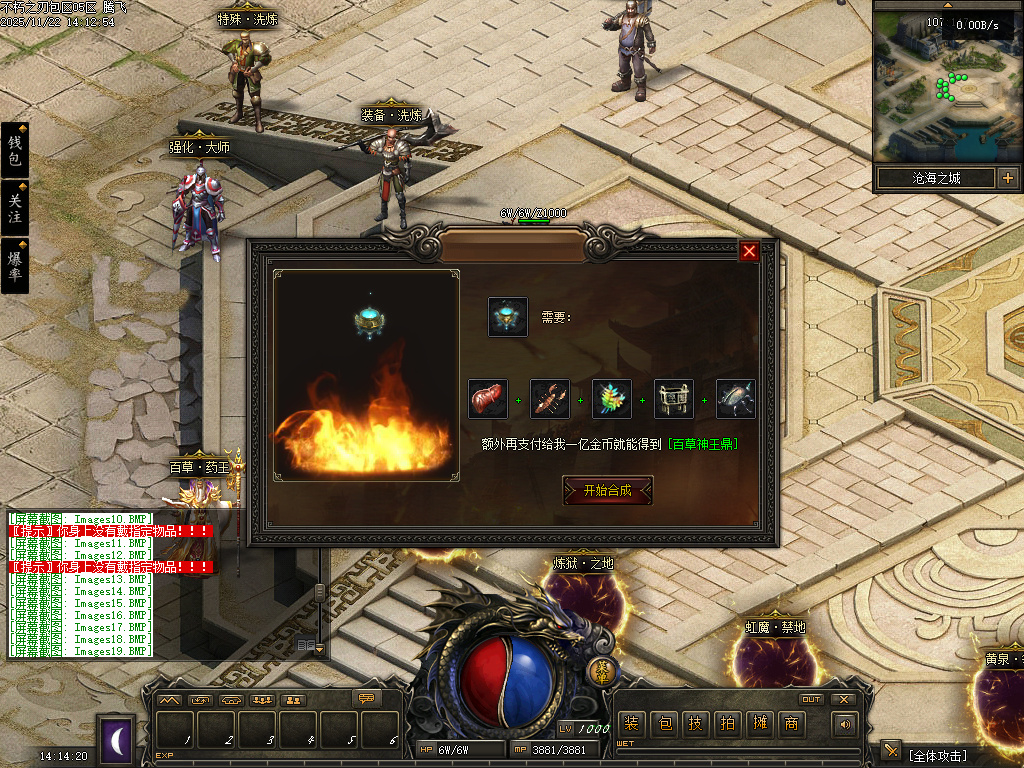Open the 钱包 (wallet) side tab
Image resolution: width=1024 pixels, height=768 pixels.
(x=15, y=150)
